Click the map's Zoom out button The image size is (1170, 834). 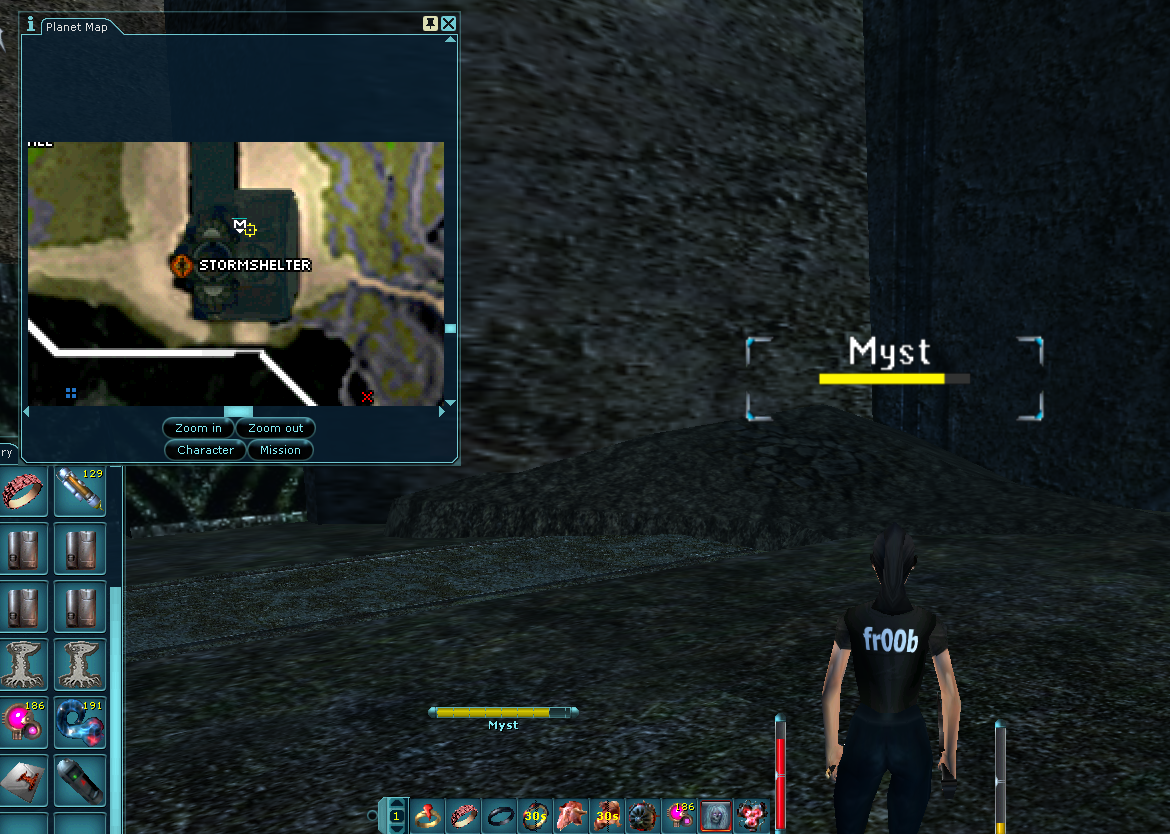click(x=276, y=428)
